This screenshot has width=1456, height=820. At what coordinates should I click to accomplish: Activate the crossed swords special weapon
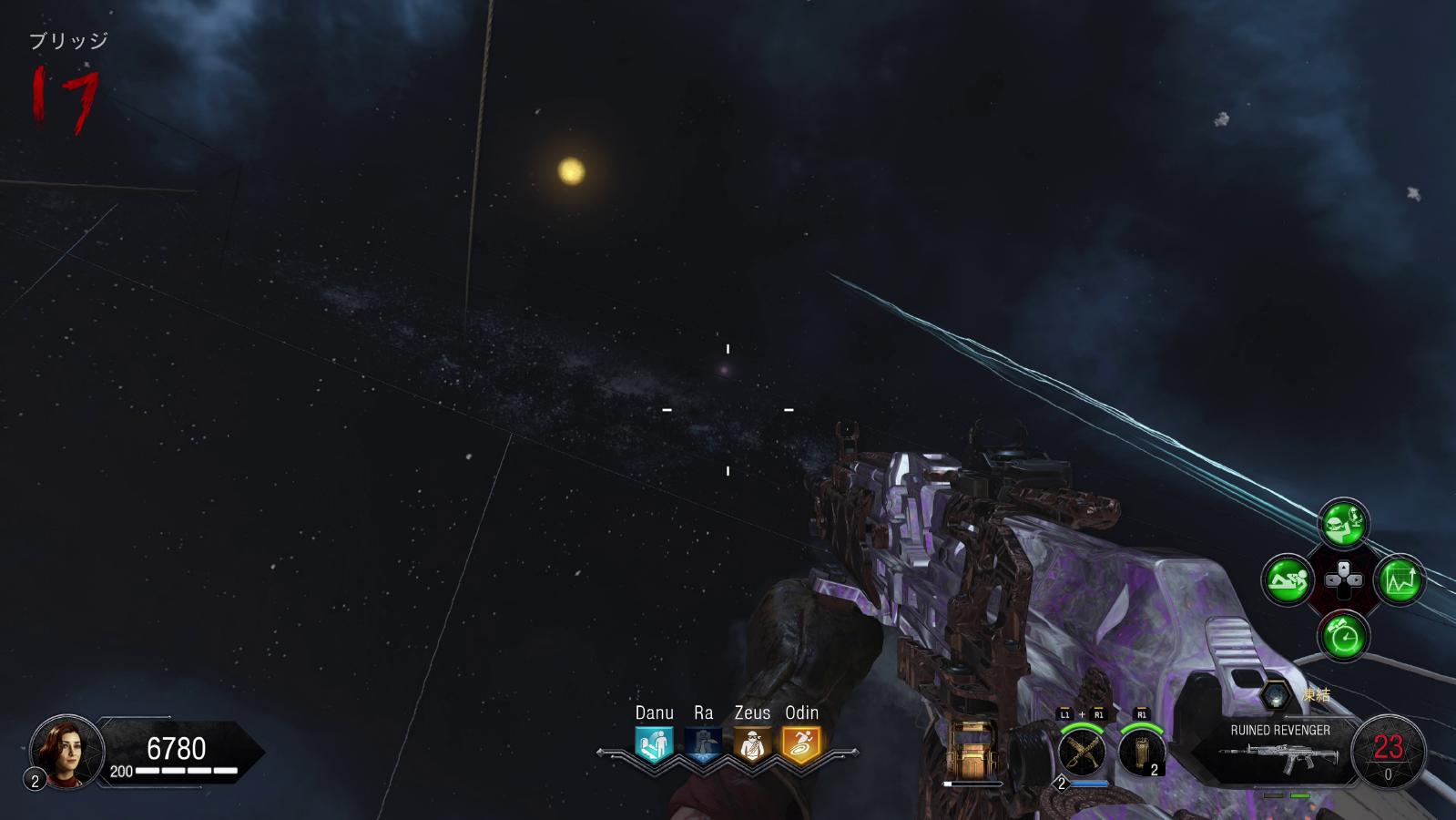(1082, 753)
